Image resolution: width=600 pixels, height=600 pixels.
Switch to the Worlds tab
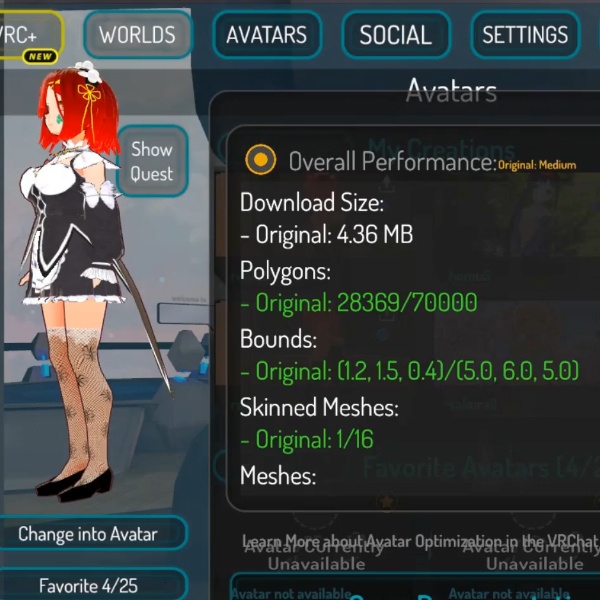pos(137,35)
